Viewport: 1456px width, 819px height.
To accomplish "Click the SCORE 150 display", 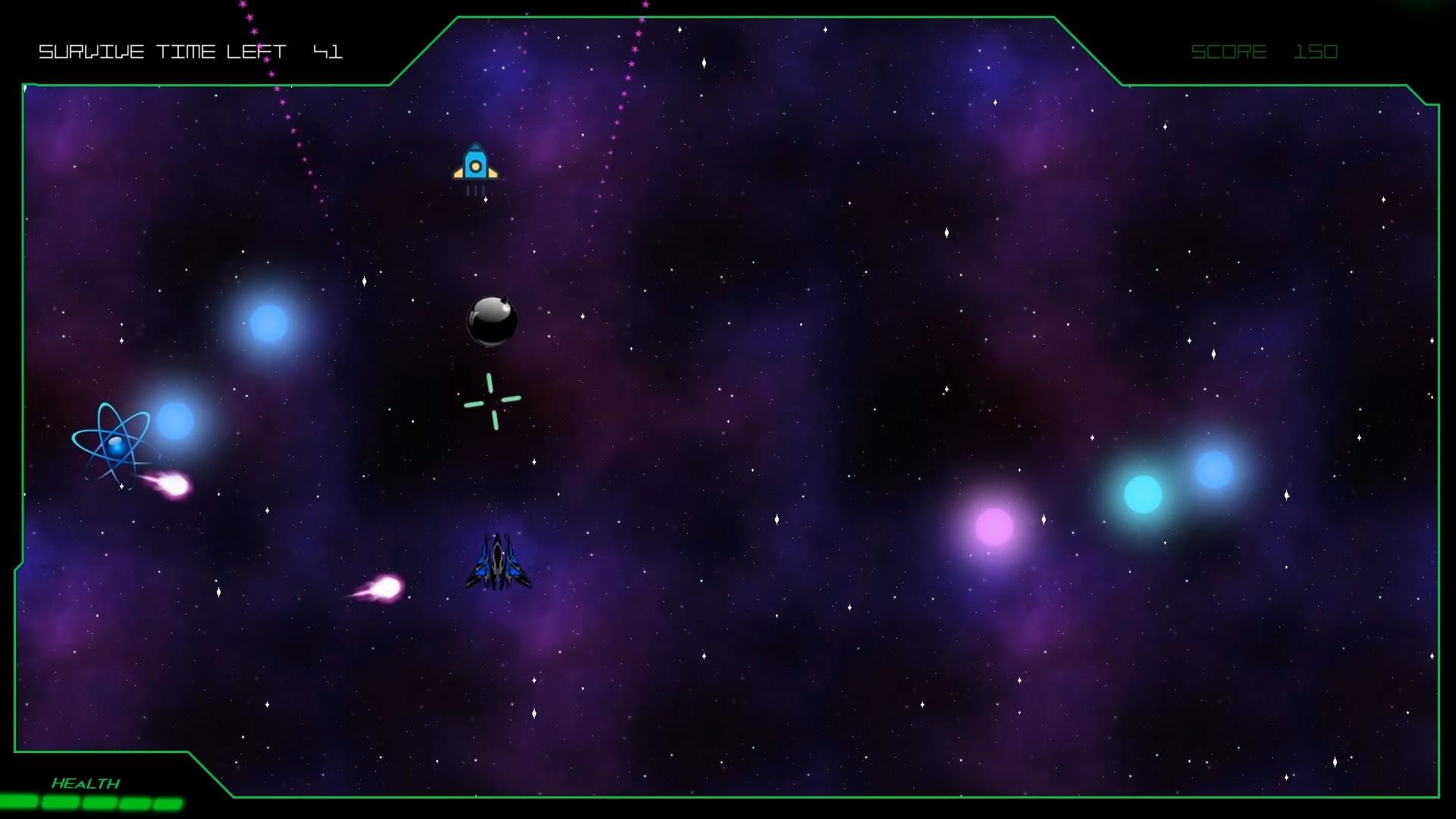I will (1264, 52).
